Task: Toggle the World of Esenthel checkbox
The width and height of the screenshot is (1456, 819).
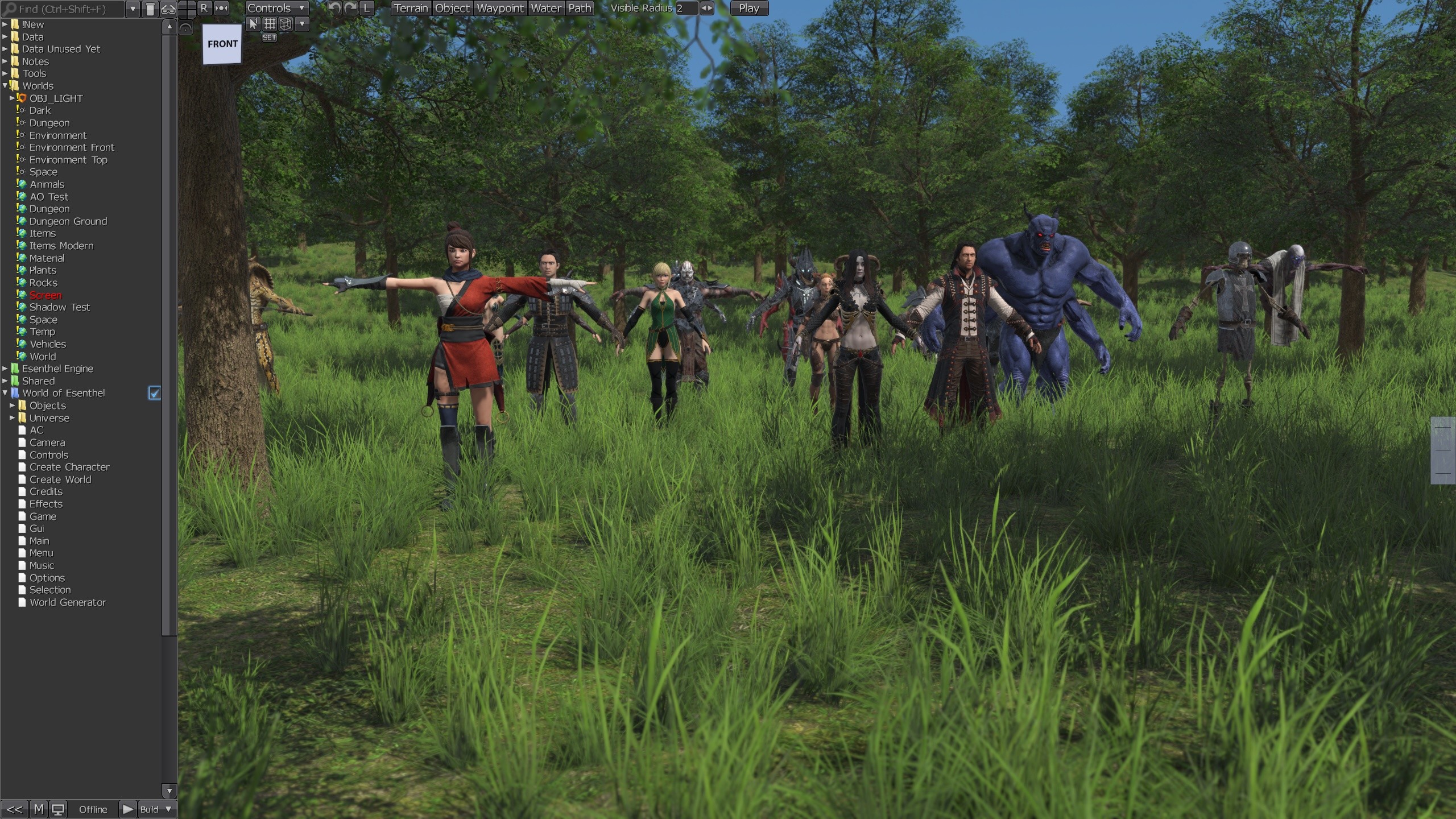Action: 155,392
